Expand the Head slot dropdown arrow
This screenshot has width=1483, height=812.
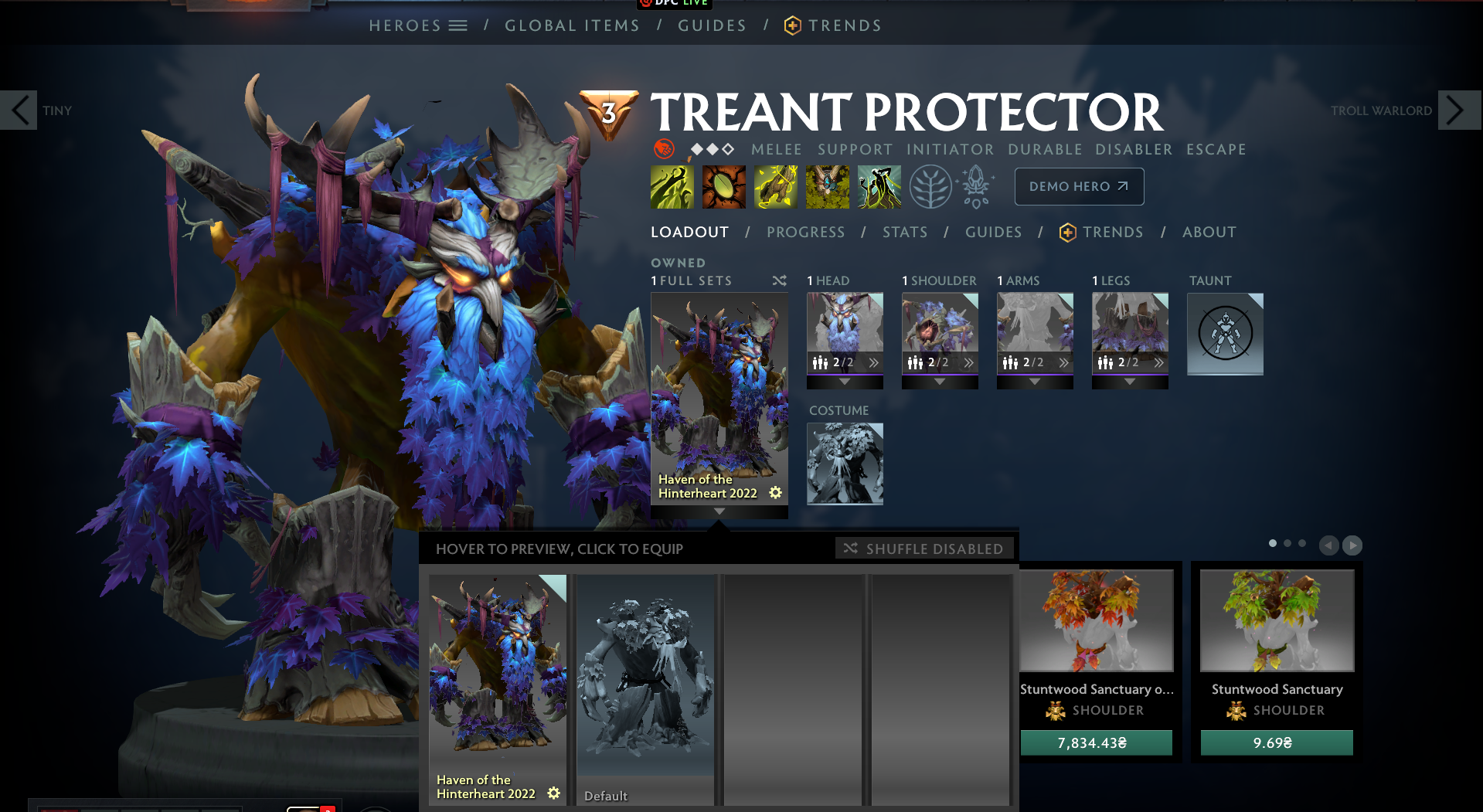click(x=845, y=380)
